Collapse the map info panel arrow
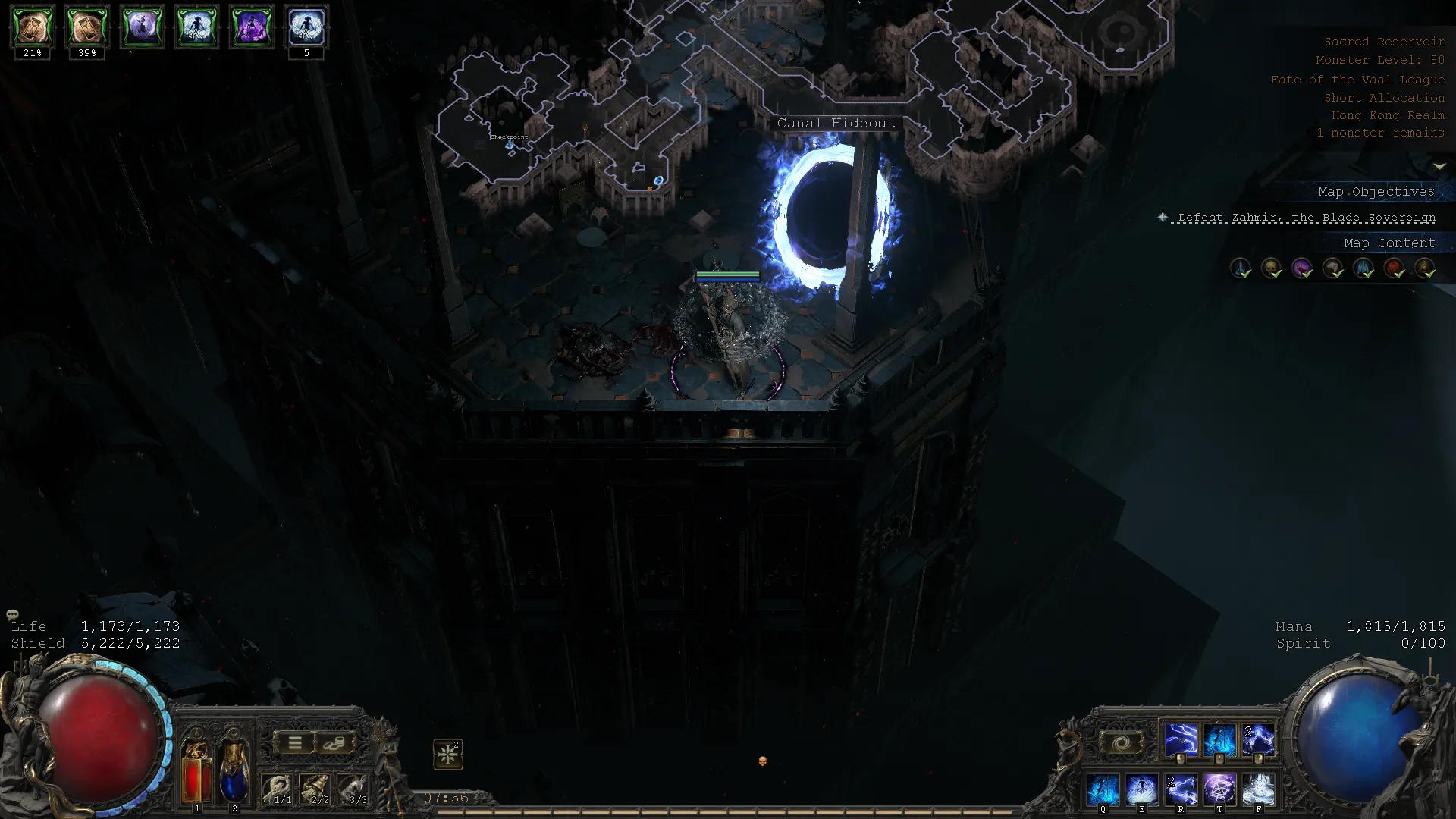 pyautogui.click(x=1439, y=166)
